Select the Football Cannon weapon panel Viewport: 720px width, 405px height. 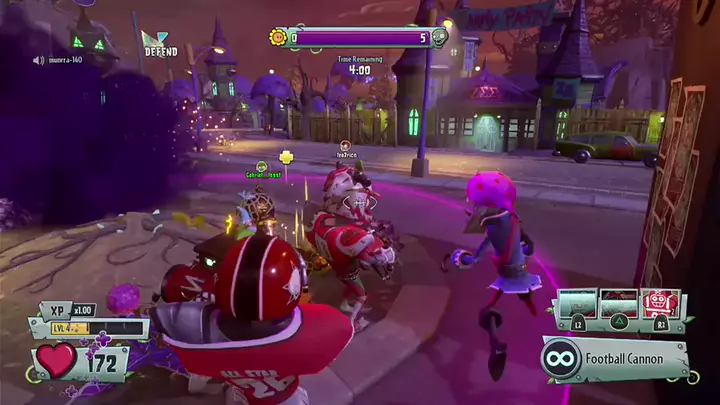pos(615,358)
